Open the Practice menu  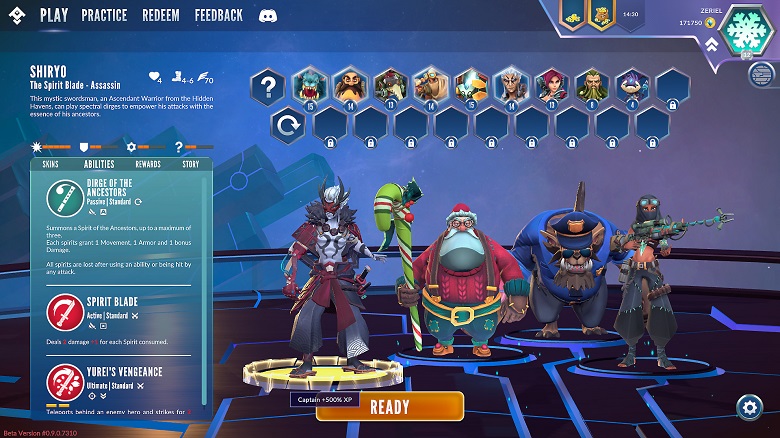point(104,15)
